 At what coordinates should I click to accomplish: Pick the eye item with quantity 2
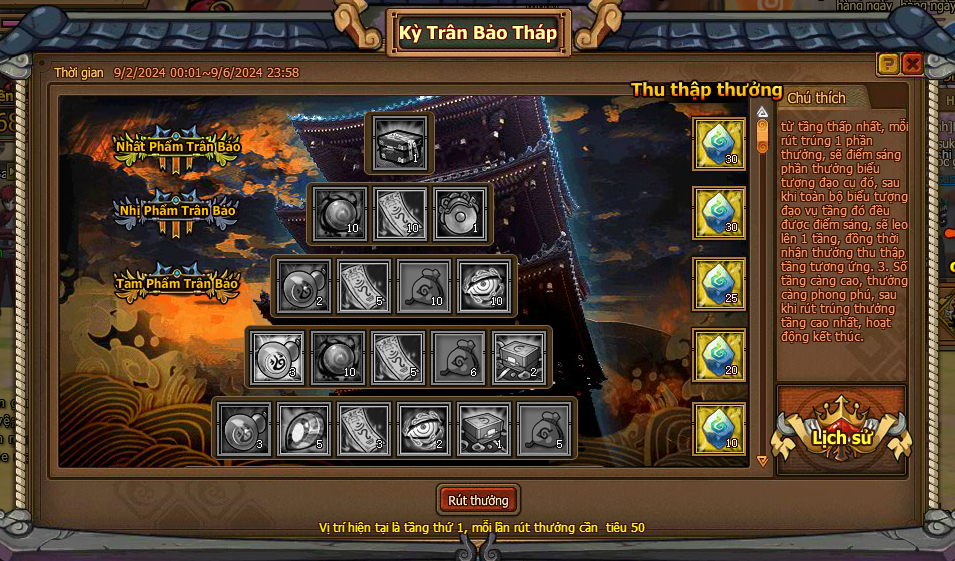[x=424, y=428]
